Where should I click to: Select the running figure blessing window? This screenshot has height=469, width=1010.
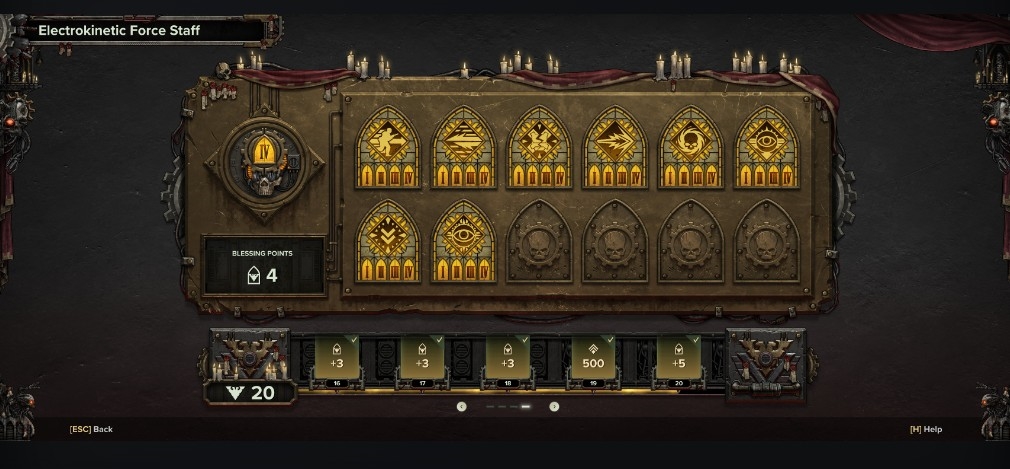(x=389, y=147)
